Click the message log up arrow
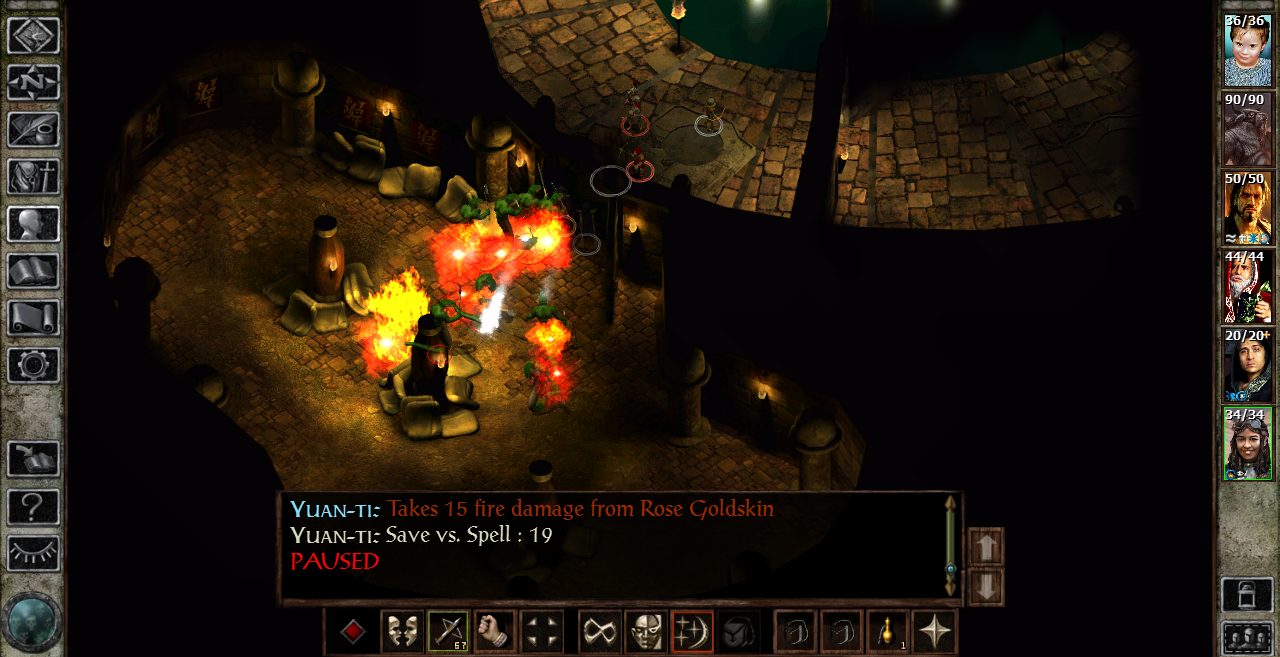Viewport: 1280px width, 657px height. (986, 547)
